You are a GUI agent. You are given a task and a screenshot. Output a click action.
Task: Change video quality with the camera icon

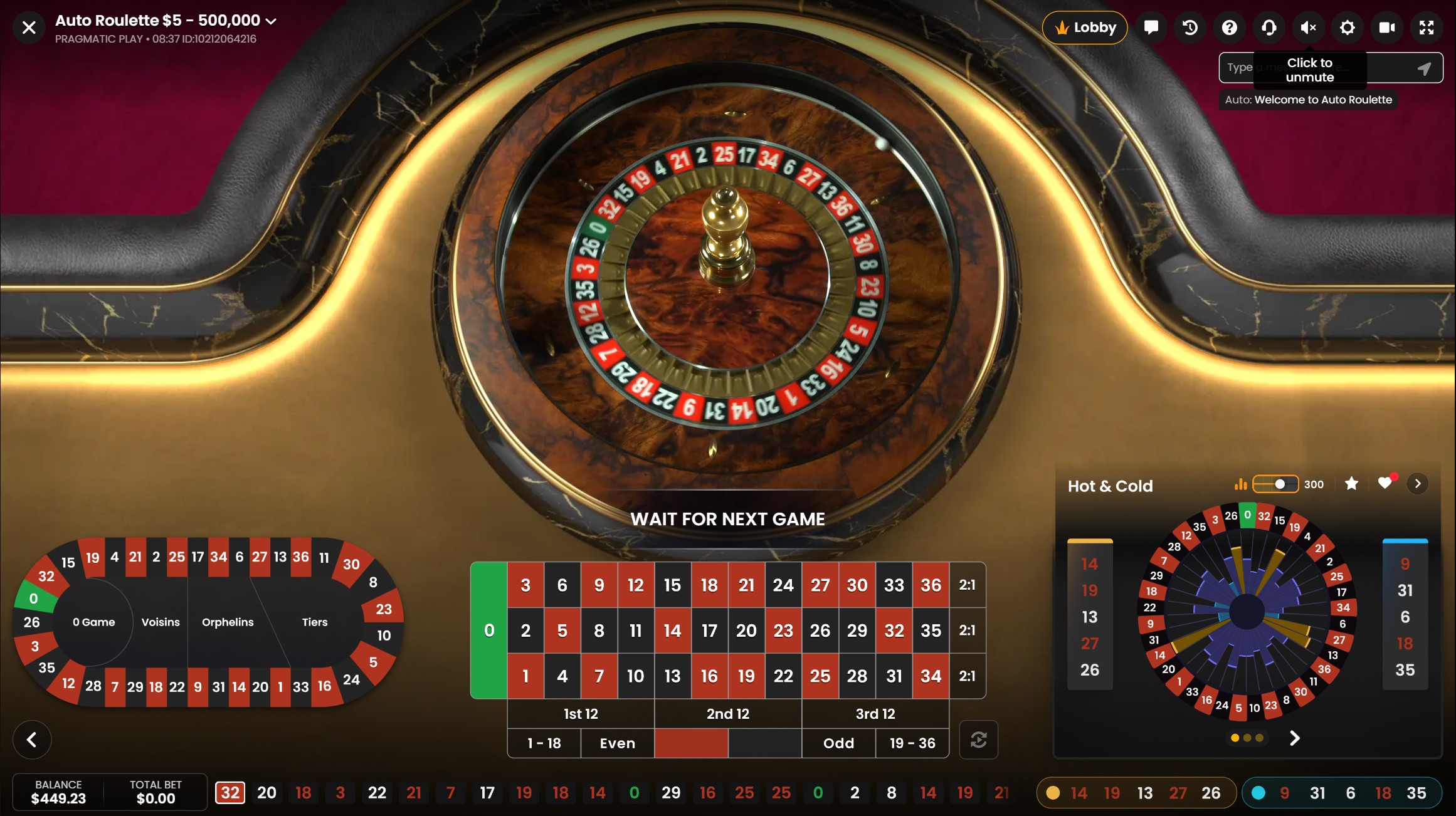pos(1386,27)
